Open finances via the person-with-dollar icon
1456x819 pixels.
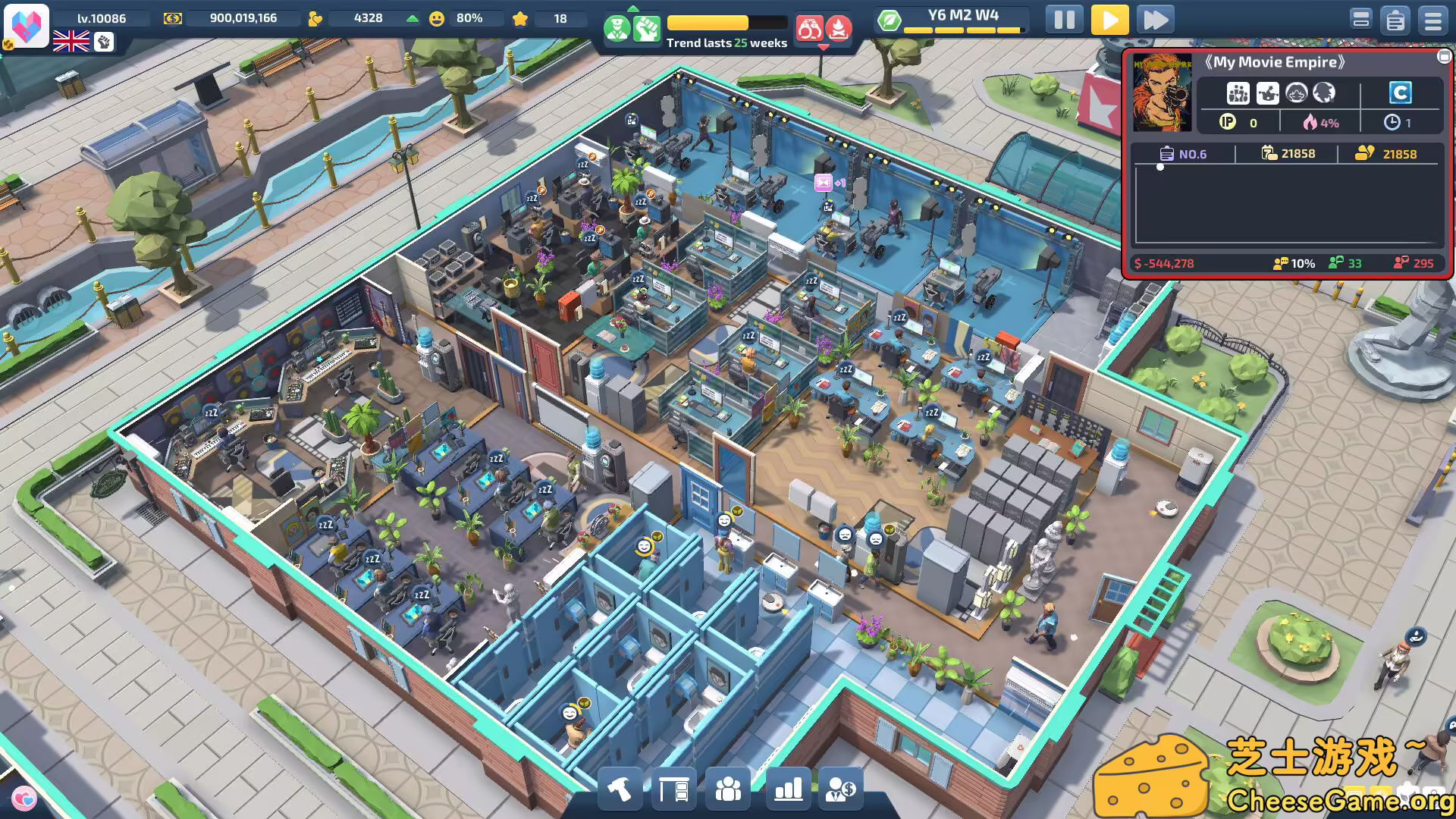click(842, 789)
